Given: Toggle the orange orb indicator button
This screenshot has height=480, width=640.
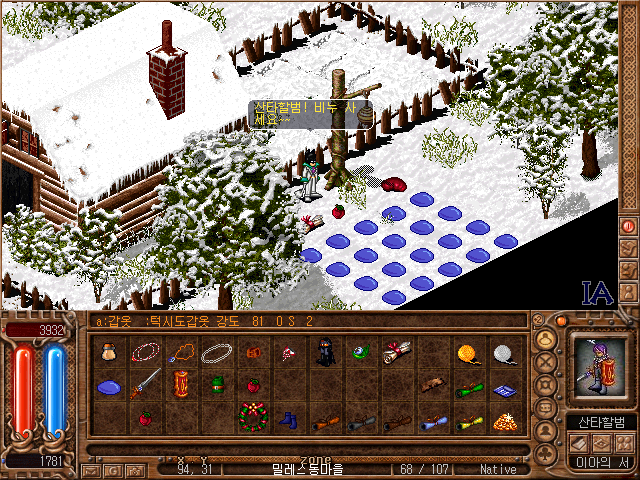Looking at the screenshot, I should [561, 321].
